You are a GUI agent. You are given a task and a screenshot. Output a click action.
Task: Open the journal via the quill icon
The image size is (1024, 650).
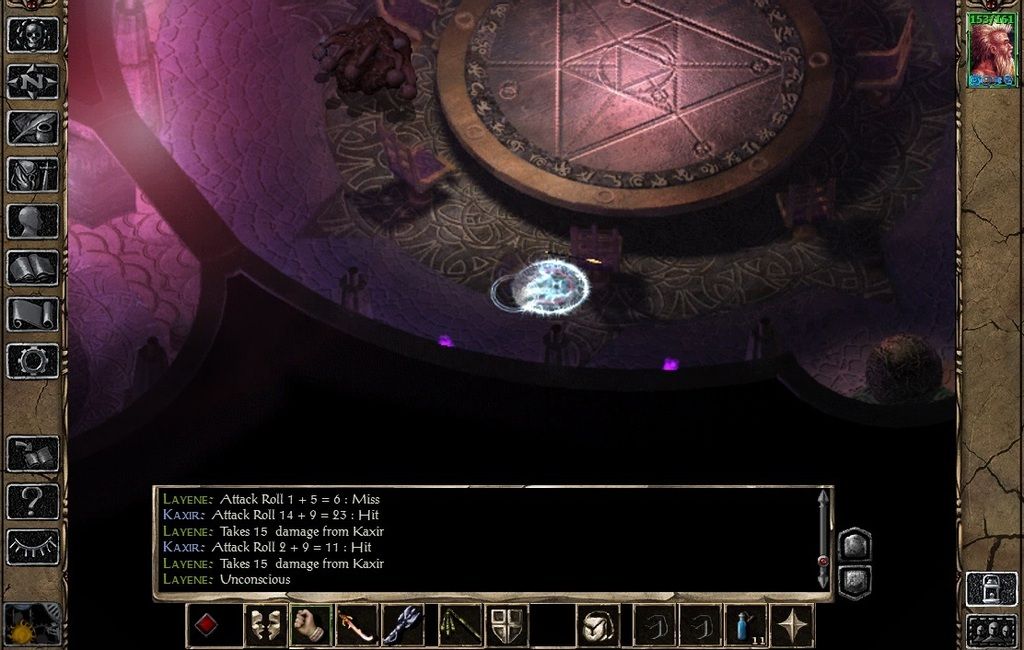[x=33, y=127]
